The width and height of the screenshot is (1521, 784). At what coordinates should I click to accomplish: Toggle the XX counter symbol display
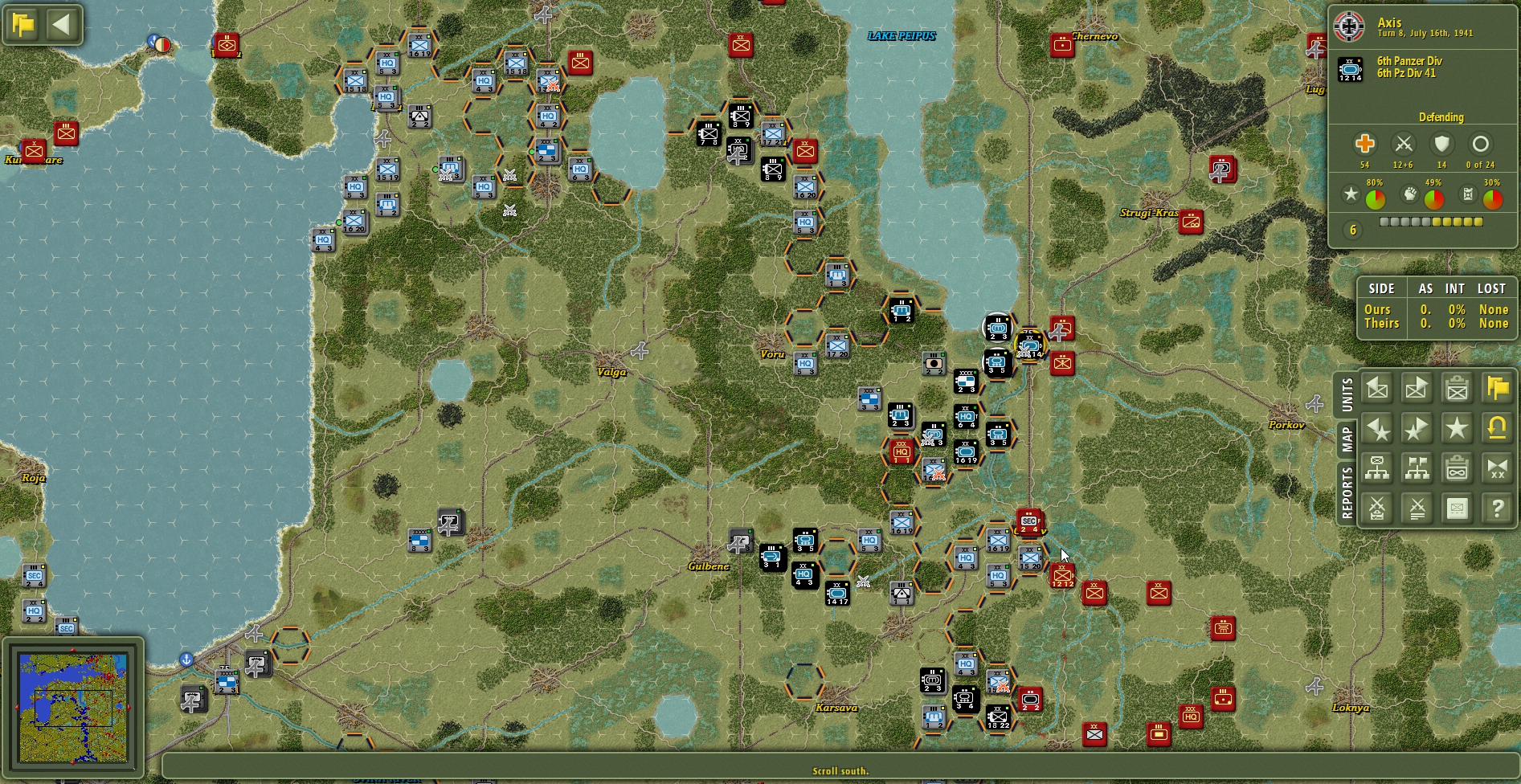(1495, 468)
